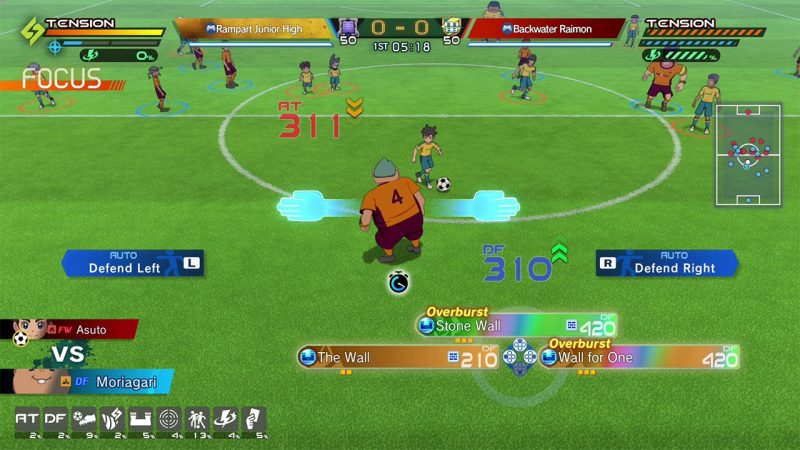Choose Defend Left auto option

(132, 263)
